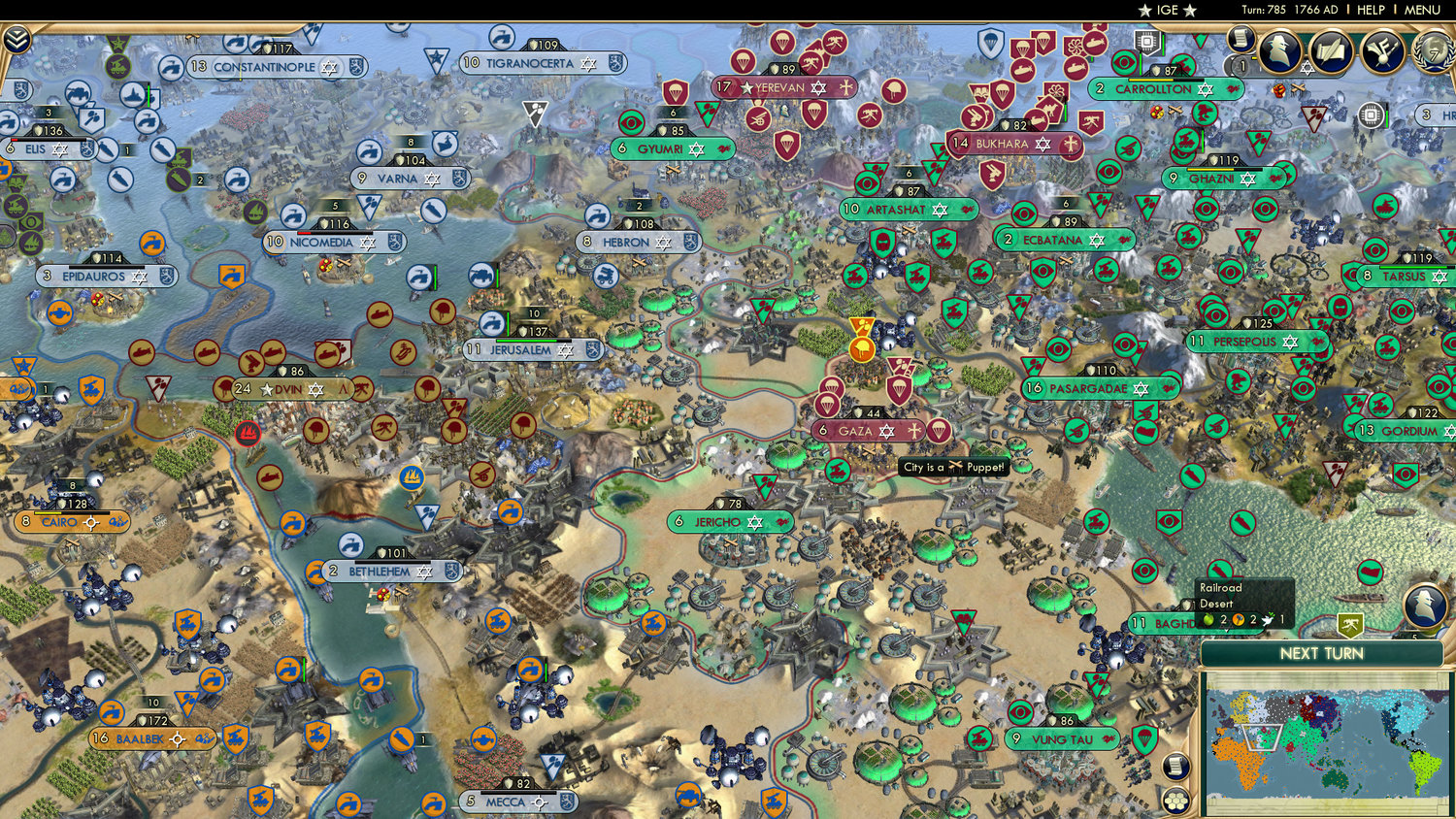The image size is (1456, 819).
Task: Click the green eye unit flag near Ecbatana
Action: [1024, 213]
